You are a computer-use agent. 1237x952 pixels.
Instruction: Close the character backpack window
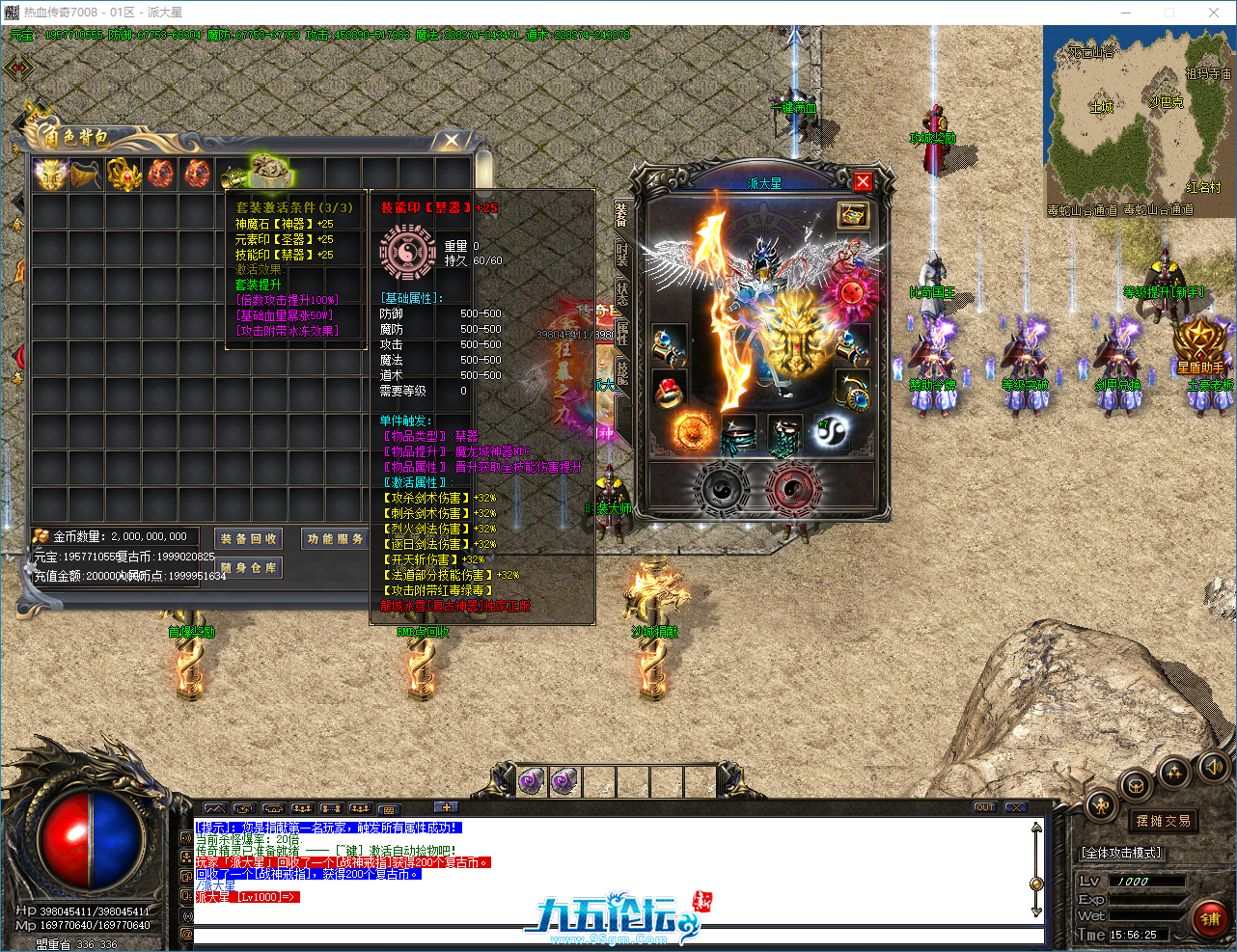point(451,142)
